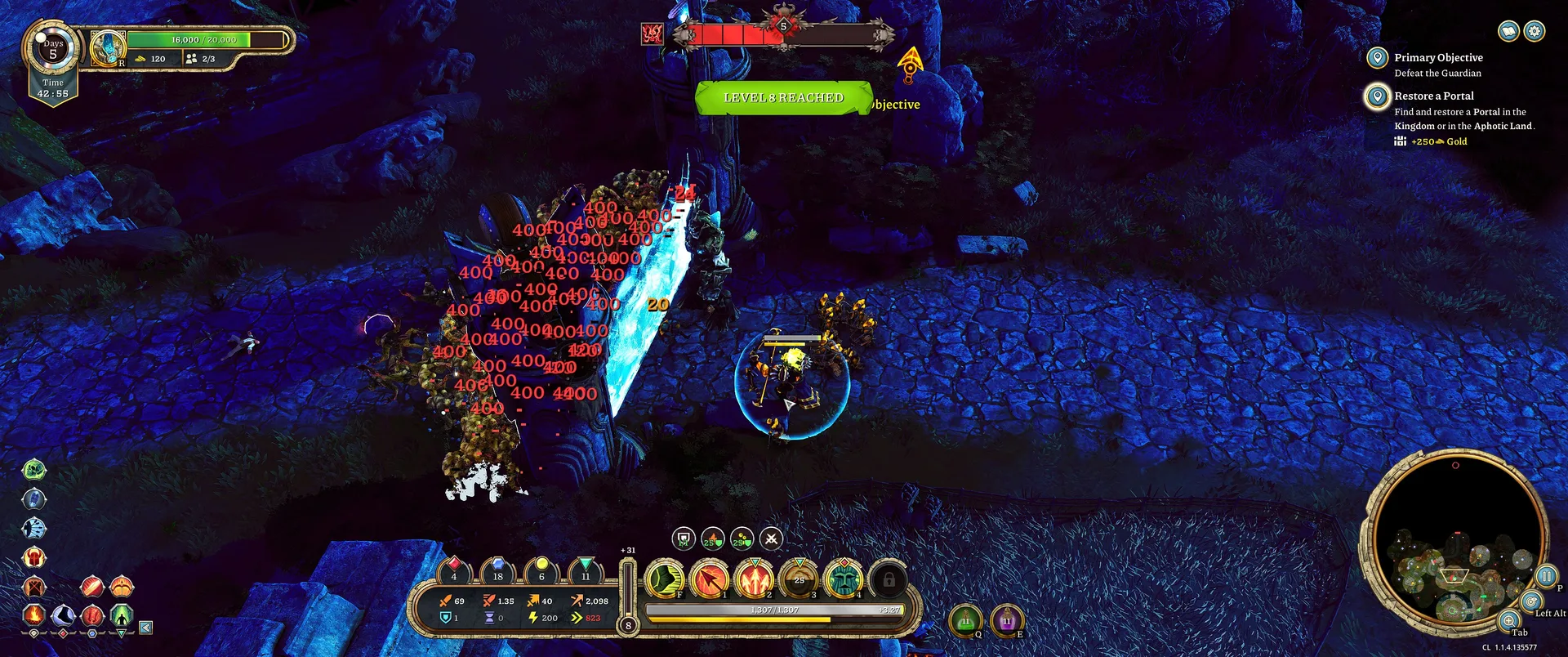Select the green skull perk icon
Image resolution: width=1568 pixels, height=657 pixels.
tap(33, 469)
